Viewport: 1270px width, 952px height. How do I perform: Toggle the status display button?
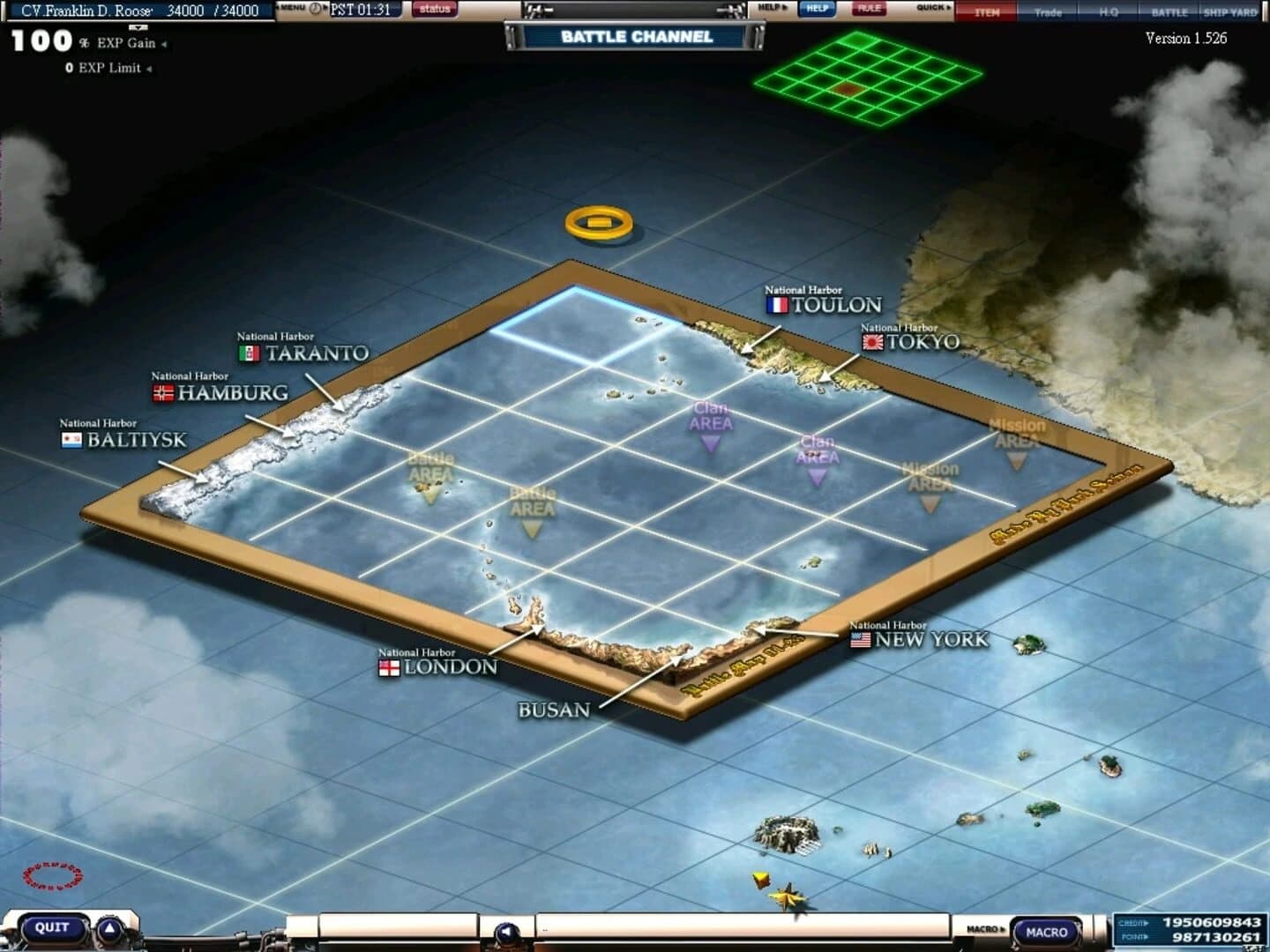(434, 9)
